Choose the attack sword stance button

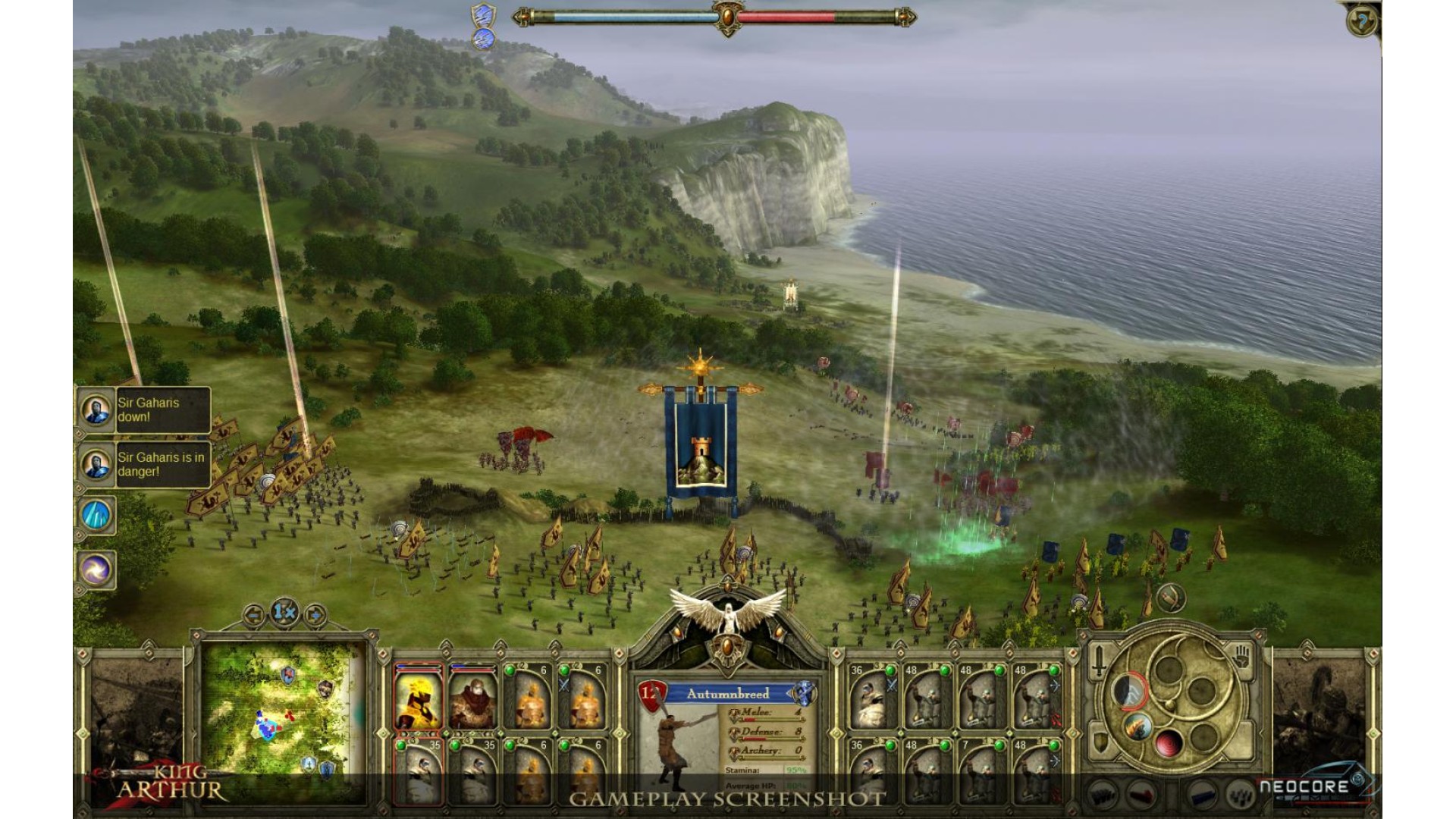(x=1100, y=662)
